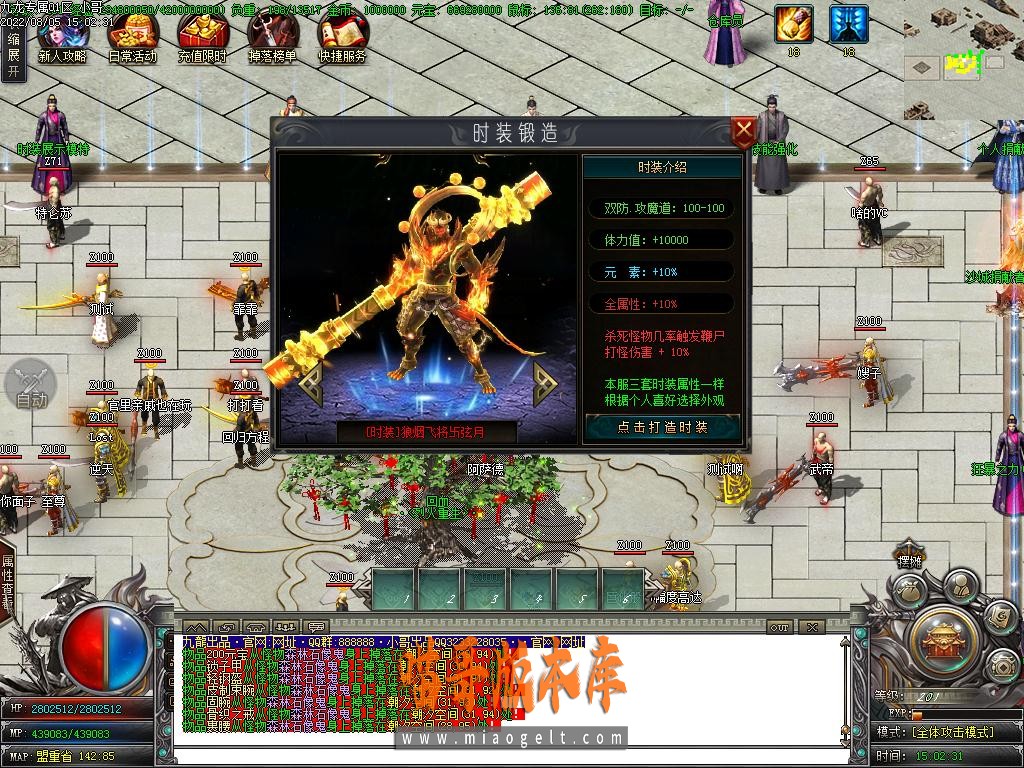The width and height of the screenshot is (1024, 768).
Task: Open the character silhouette icon
Action: pos(961,585)
